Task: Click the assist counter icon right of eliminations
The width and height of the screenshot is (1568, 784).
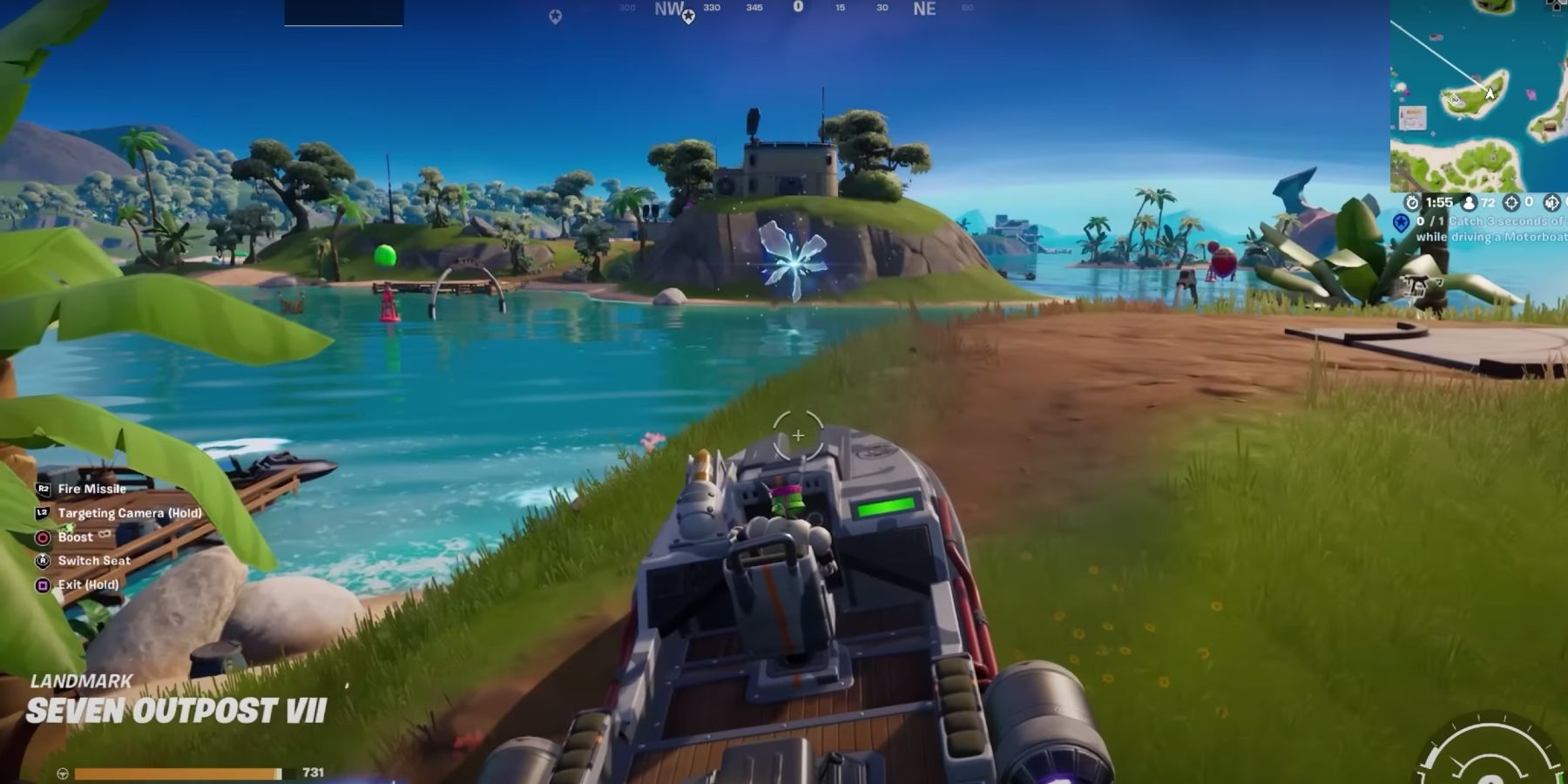Action: coord(1551,202)
